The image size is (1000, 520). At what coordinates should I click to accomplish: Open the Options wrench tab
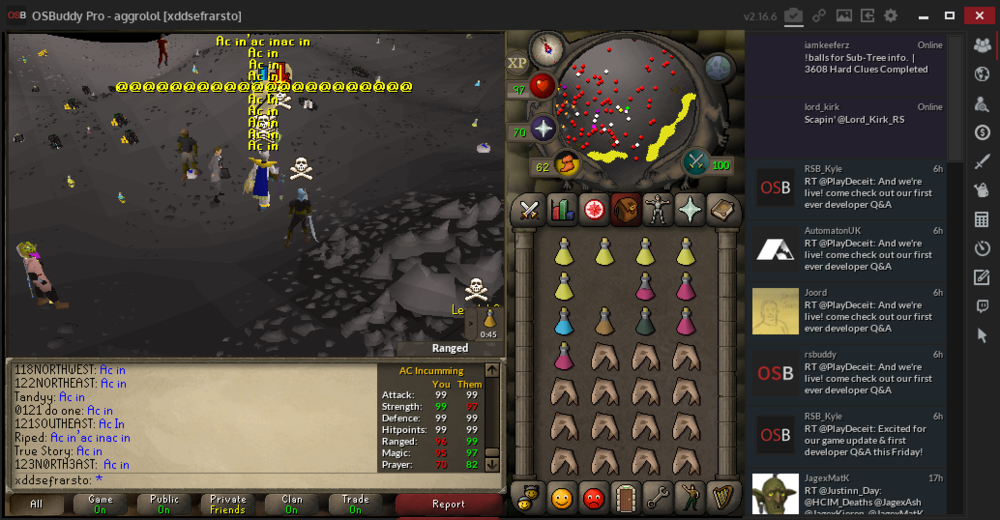657,496
